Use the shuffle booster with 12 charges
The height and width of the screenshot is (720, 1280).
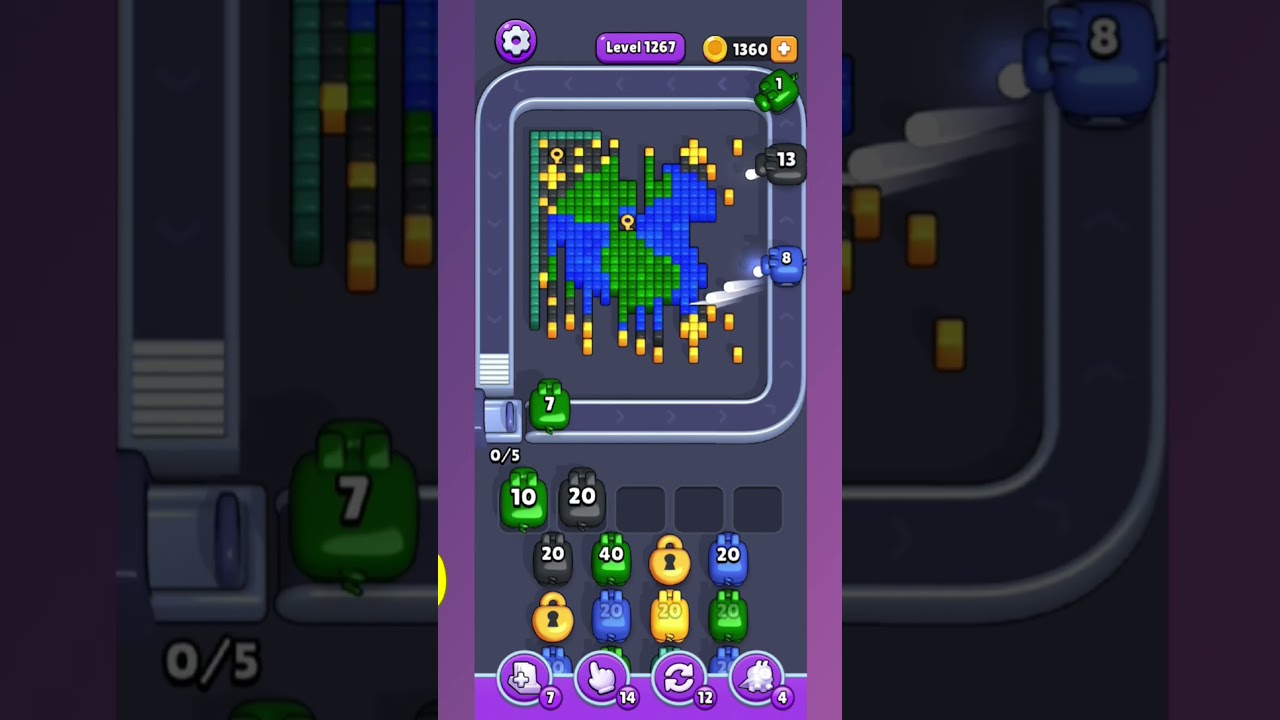point(680,677)
